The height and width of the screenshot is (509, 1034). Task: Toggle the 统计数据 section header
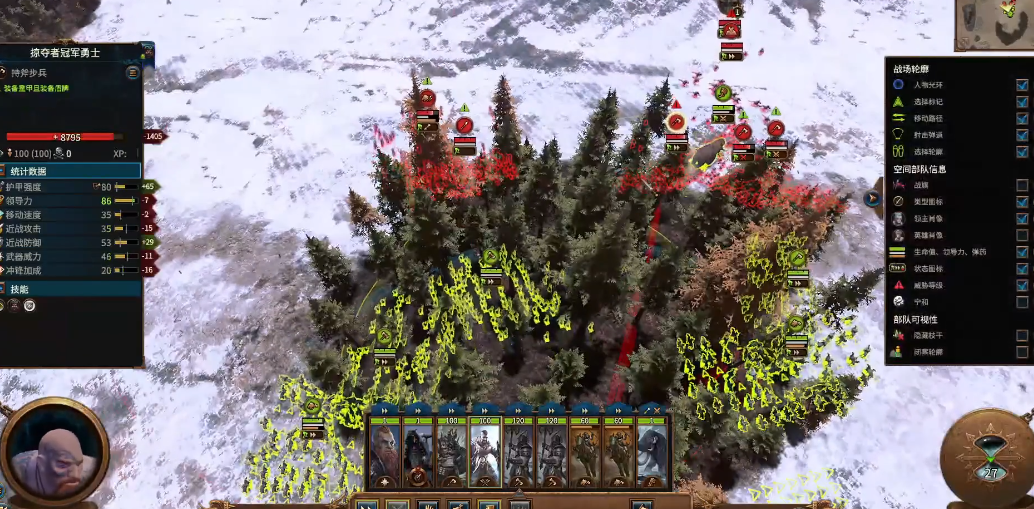coord(70,171)
